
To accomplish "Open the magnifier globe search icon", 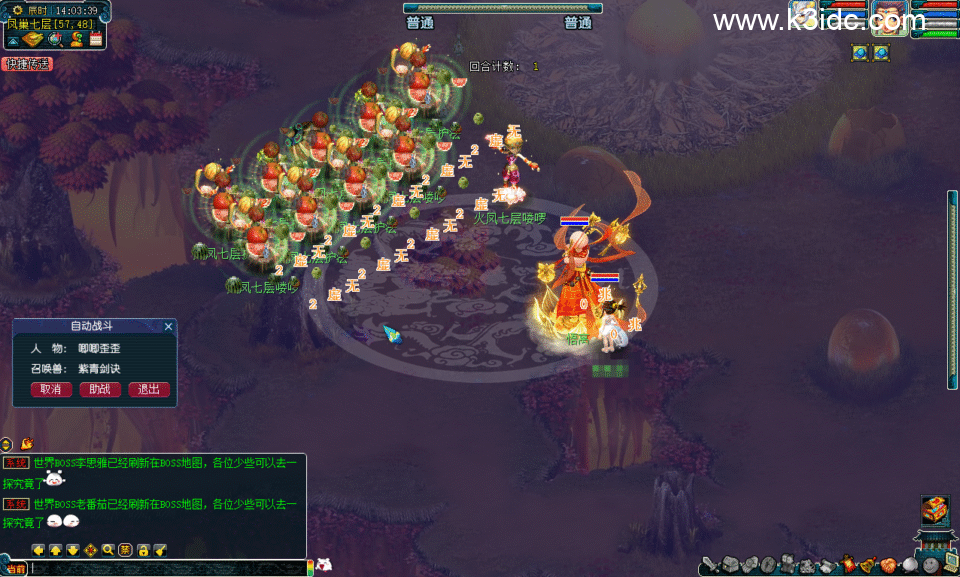I will pos(56,40).
